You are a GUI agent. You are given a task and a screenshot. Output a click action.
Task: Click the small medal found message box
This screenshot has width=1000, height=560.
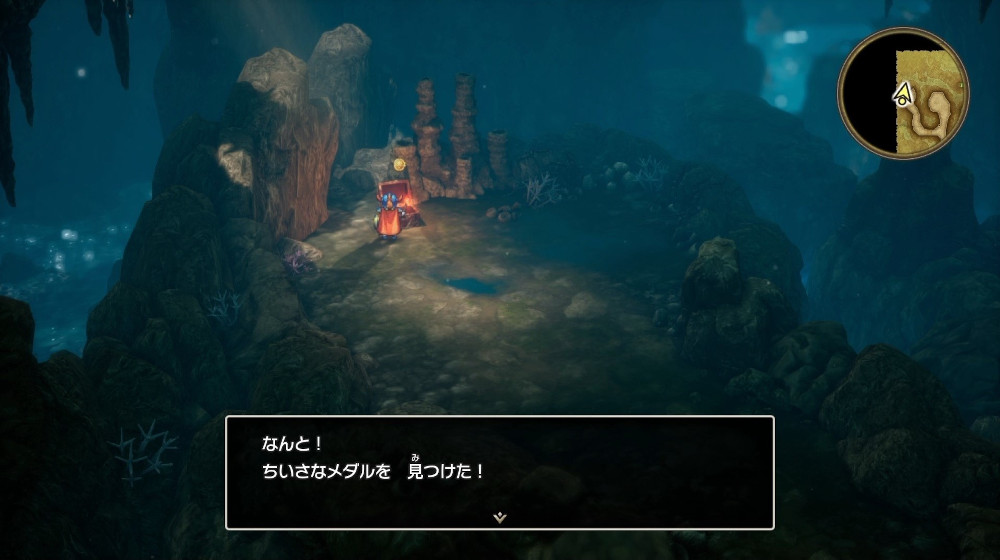point(500,471)
